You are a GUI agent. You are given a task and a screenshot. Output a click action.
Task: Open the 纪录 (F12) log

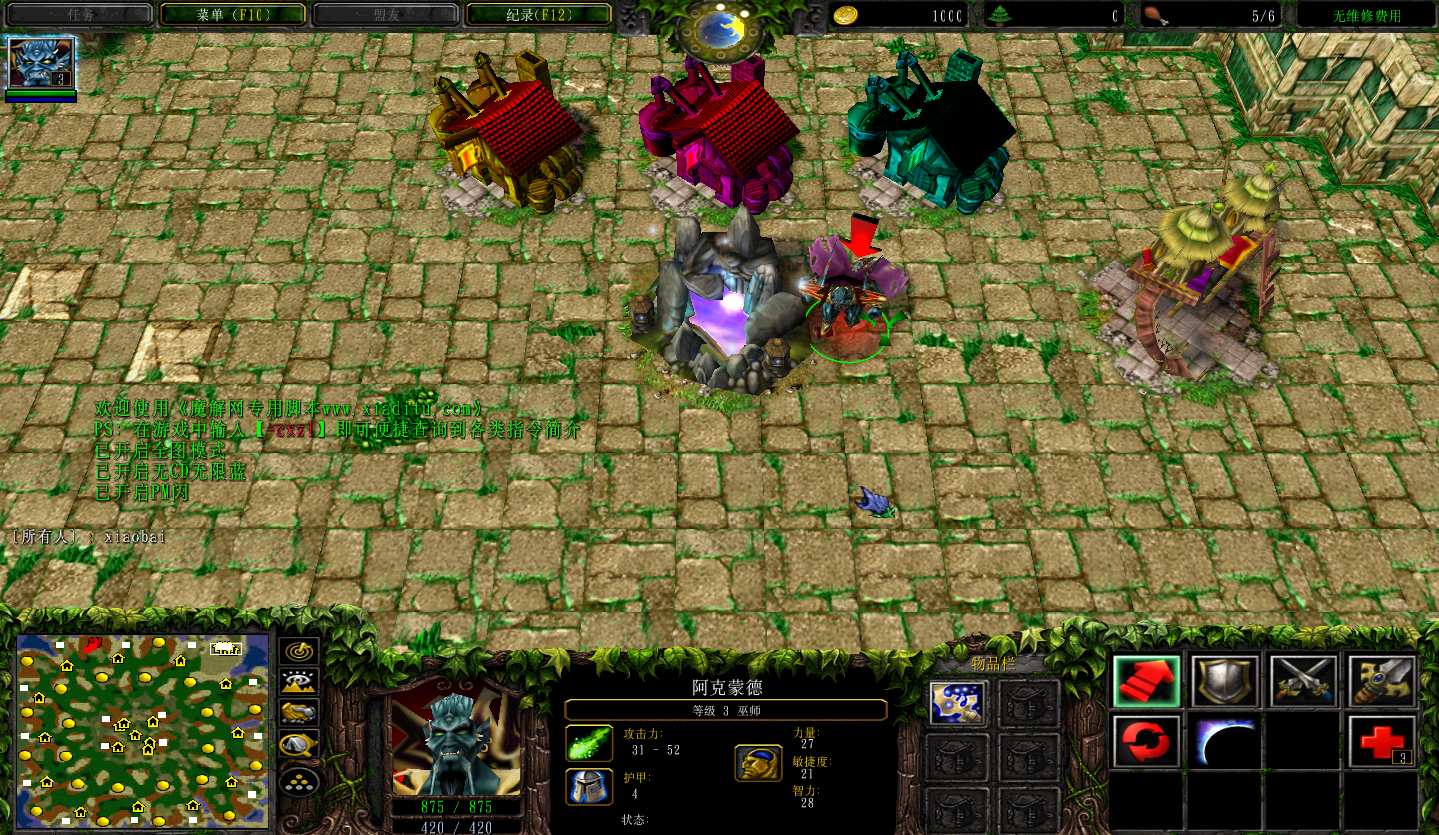pyautogui.click(x=539, y=14)
